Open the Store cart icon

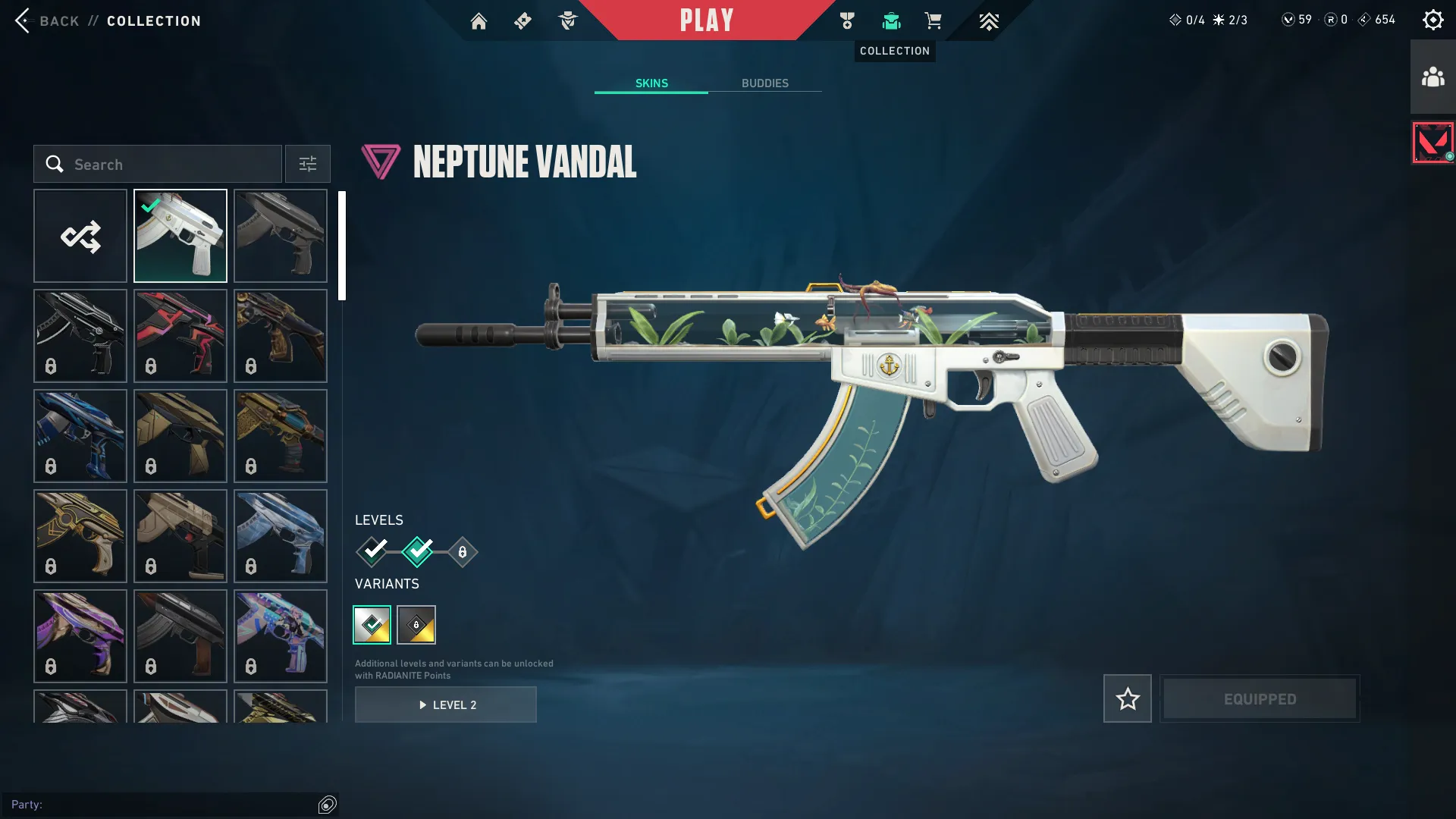tap(934, 20)
